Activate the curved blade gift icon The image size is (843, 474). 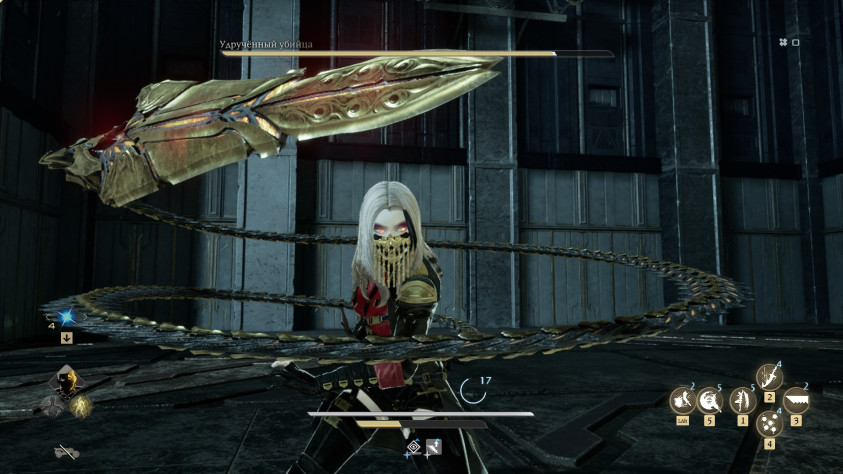point(769,377)
